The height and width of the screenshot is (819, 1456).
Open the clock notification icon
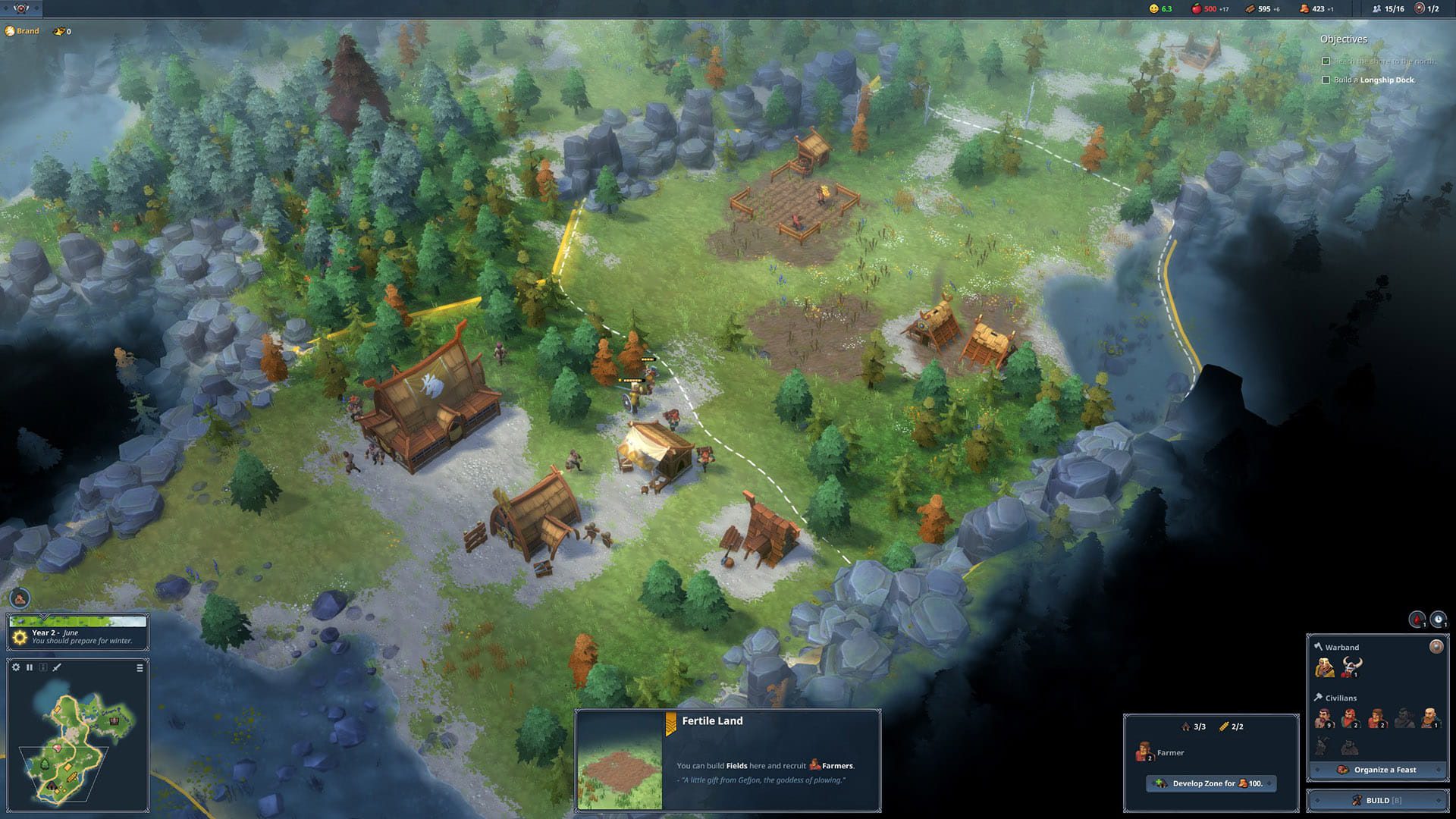click(1438, 620)
